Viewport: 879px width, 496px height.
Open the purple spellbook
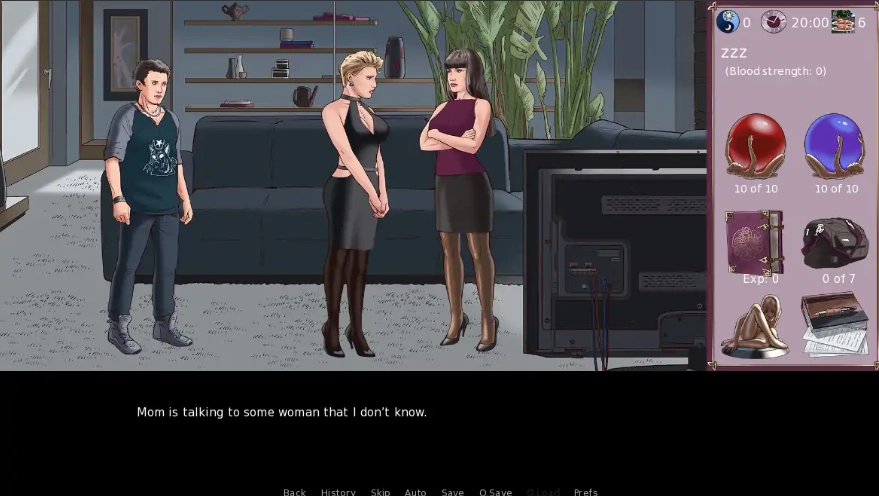(x=755, y=241)
